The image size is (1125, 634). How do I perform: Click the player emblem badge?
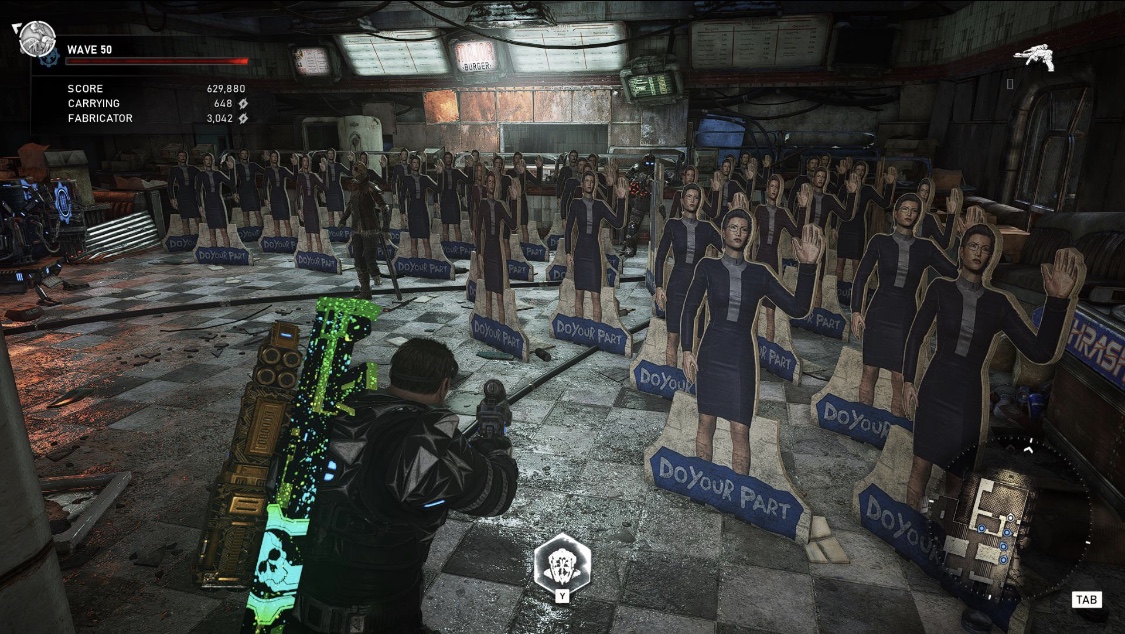(37, 38)
